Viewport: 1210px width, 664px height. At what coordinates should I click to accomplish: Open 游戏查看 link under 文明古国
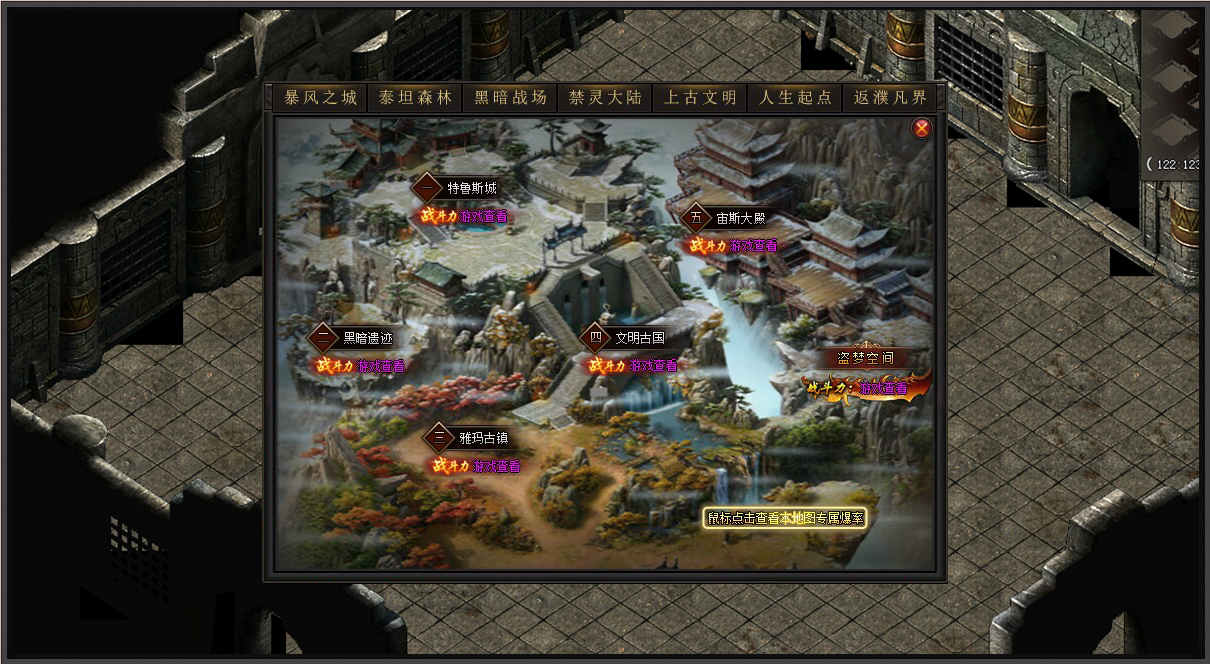653,366
